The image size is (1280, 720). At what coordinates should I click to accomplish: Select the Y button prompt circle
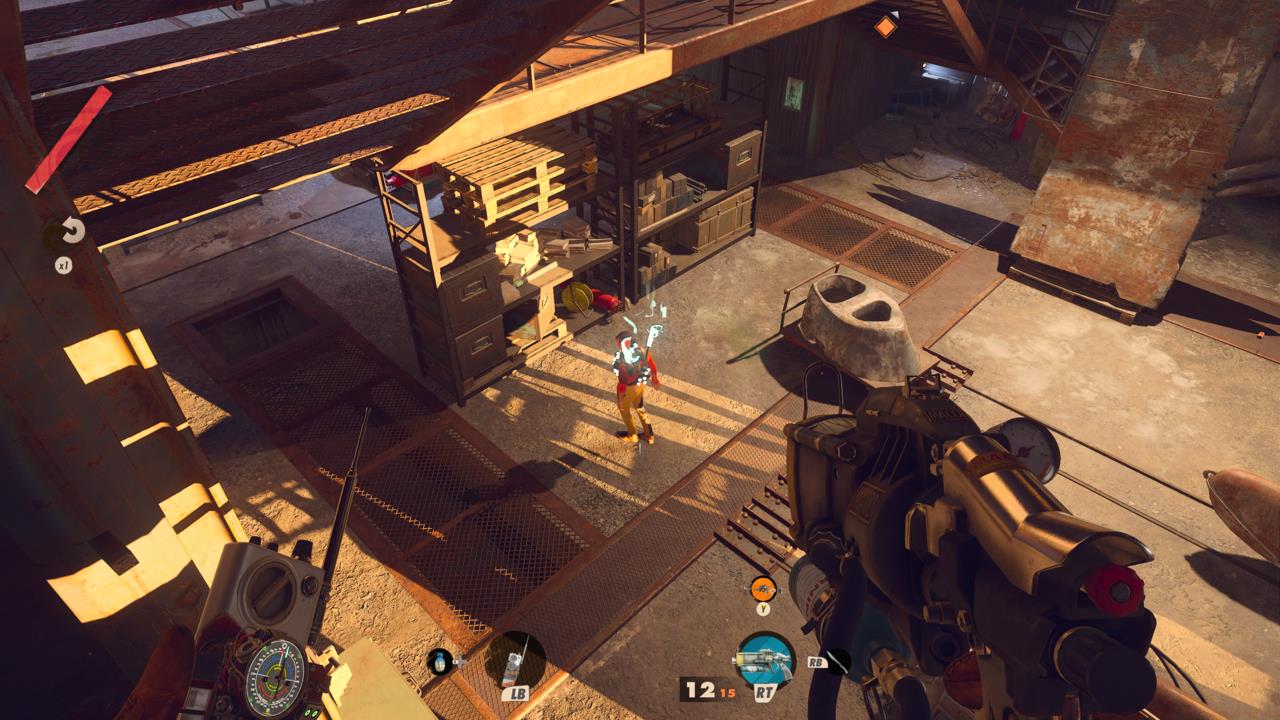(x=763, y=609)
